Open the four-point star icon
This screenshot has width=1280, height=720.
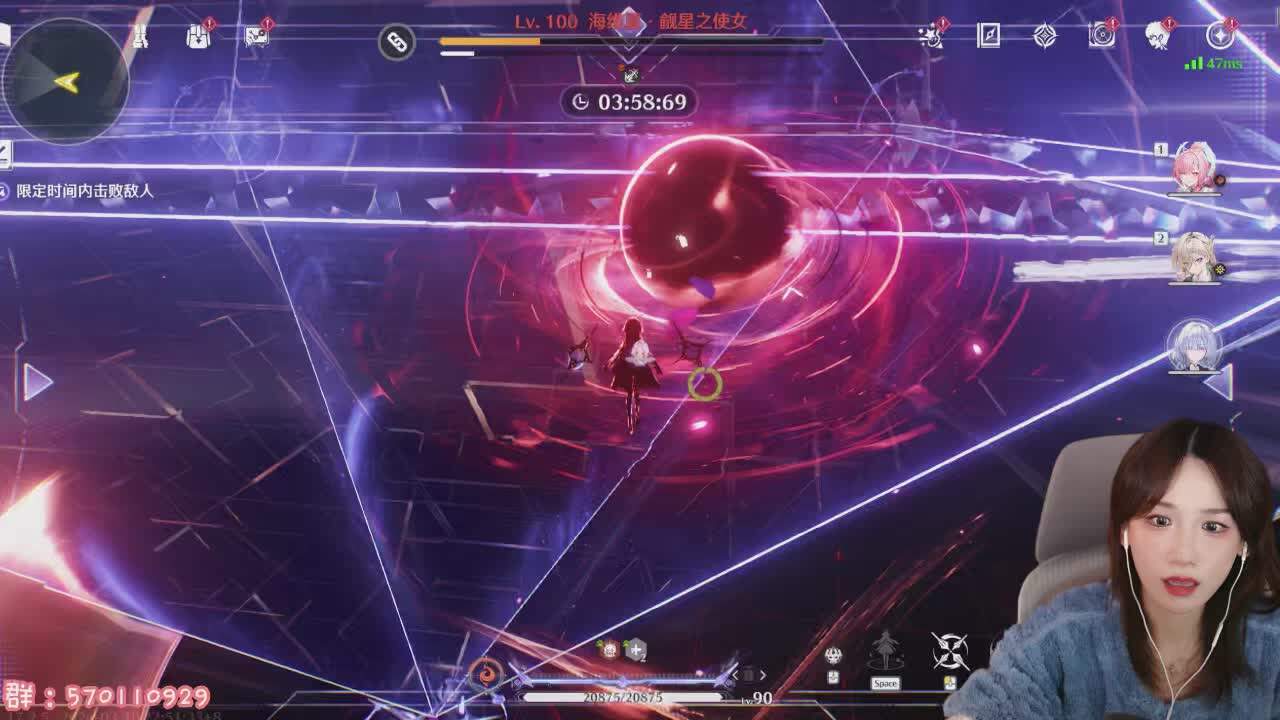click(x=1045, y=36)
